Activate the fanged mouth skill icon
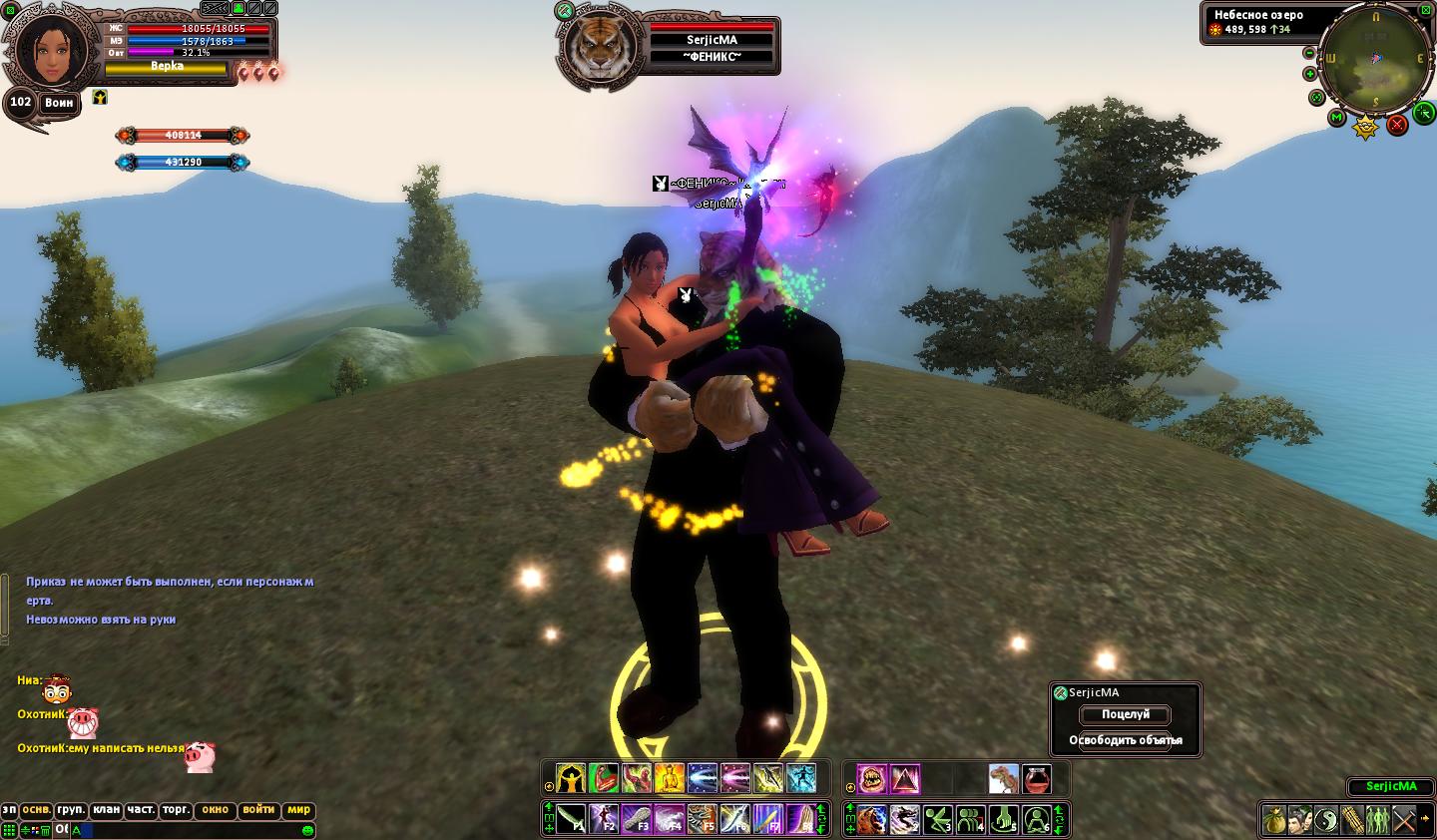This screenshot has height=840, width=1437. coord(871,778)
